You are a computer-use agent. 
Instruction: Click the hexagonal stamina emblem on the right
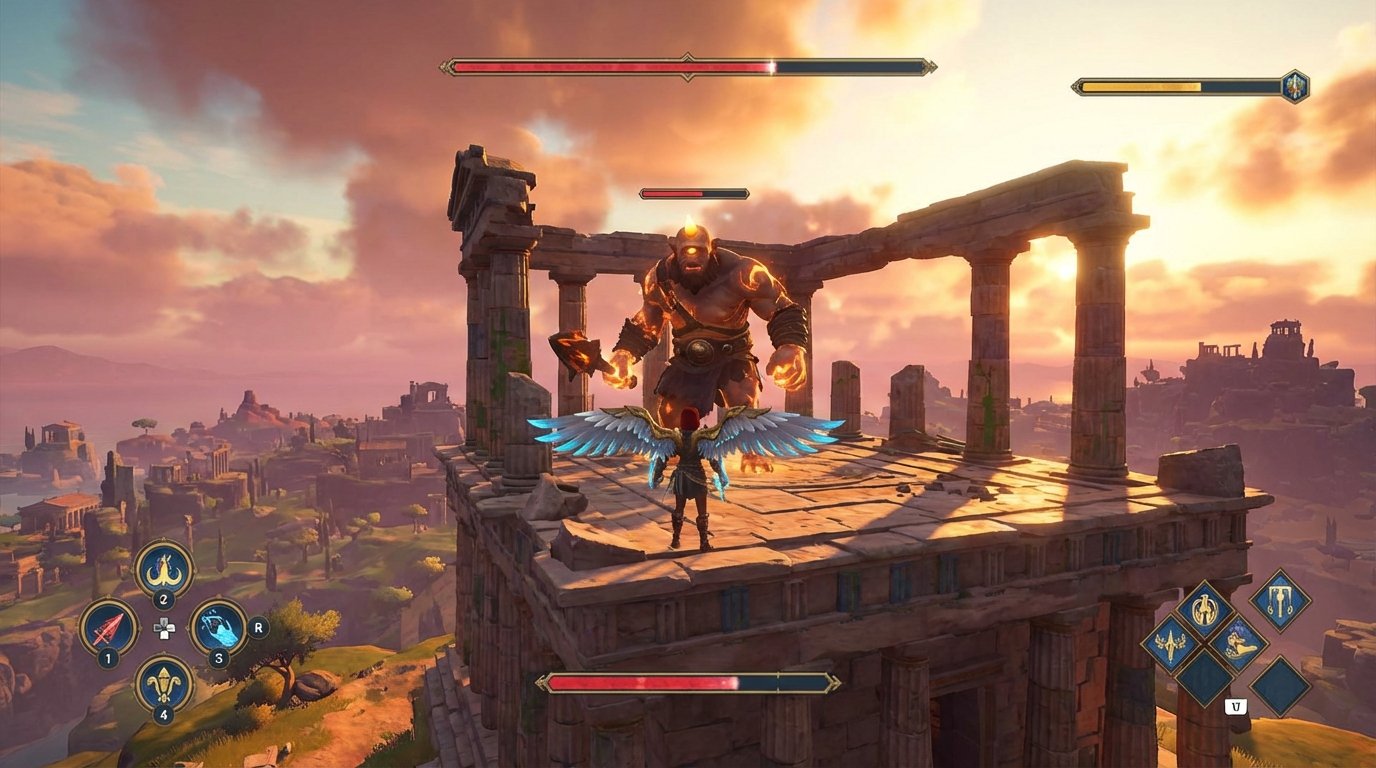click(1296, 87)
